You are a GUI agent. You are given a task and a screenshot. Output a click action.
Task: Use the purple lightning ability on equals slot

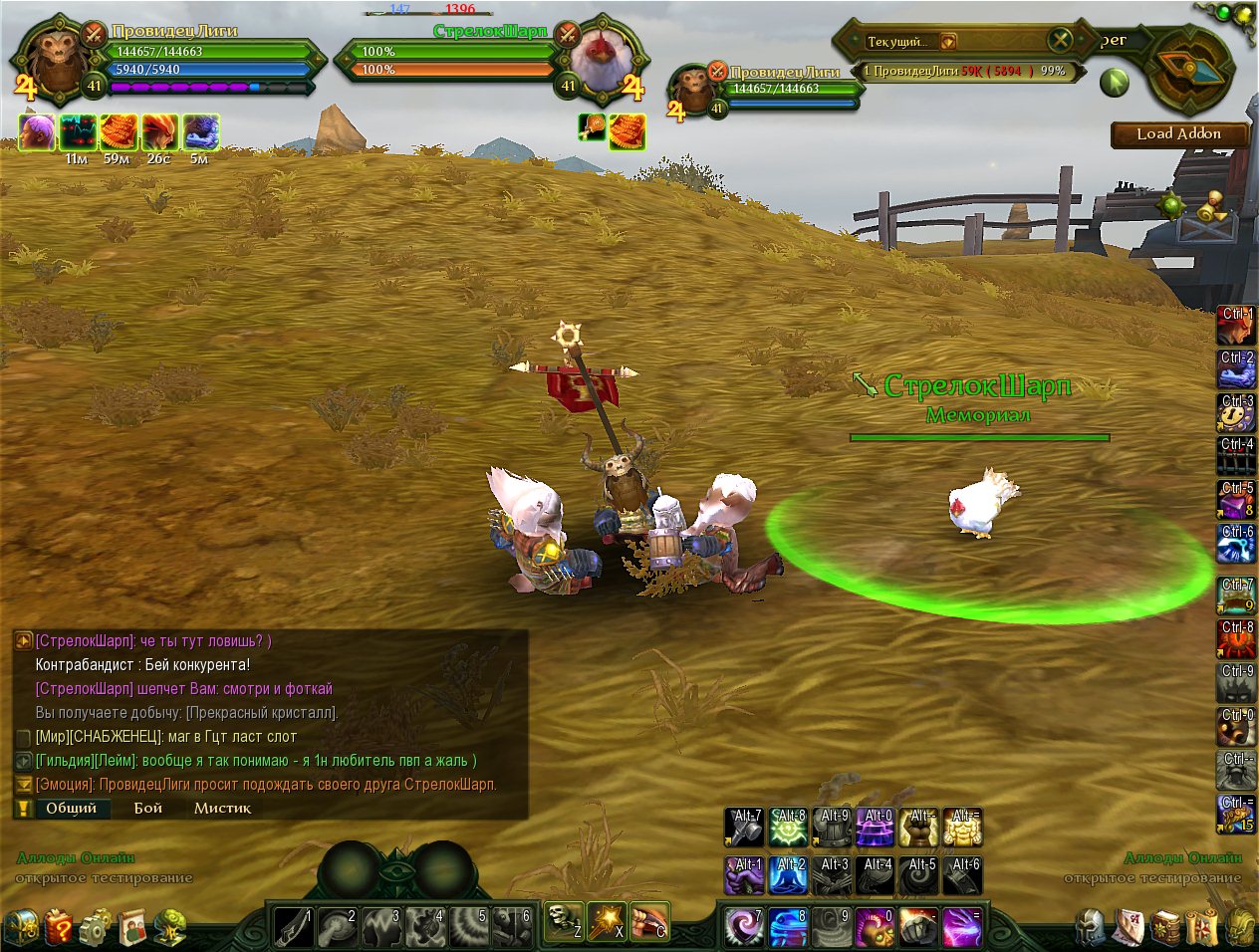point(961,927)
